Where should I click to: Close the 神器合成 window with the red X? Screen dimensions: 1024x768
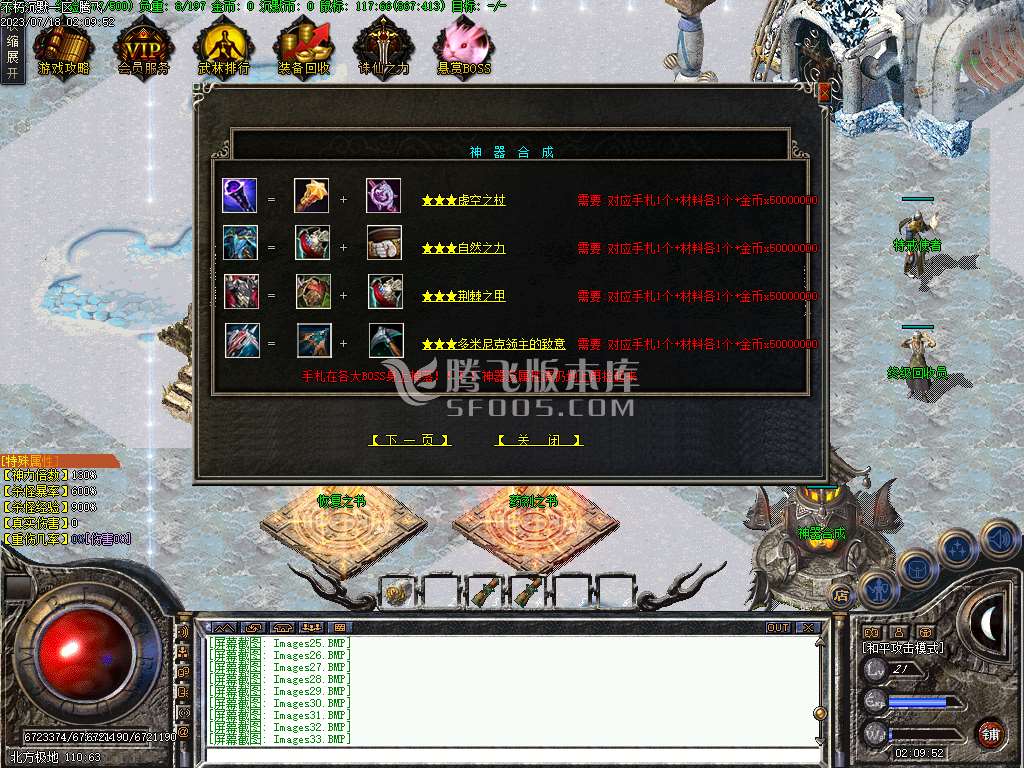point(824,92)
